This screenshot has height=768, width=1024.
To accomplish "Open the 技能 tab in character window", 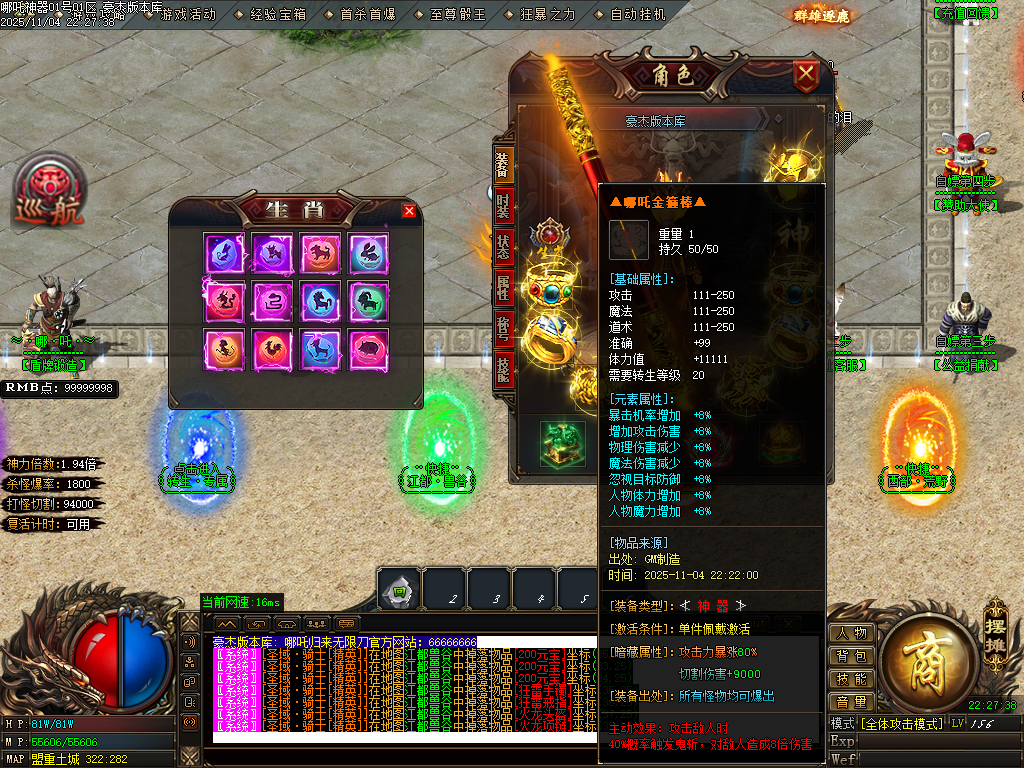I will [503, 368].
